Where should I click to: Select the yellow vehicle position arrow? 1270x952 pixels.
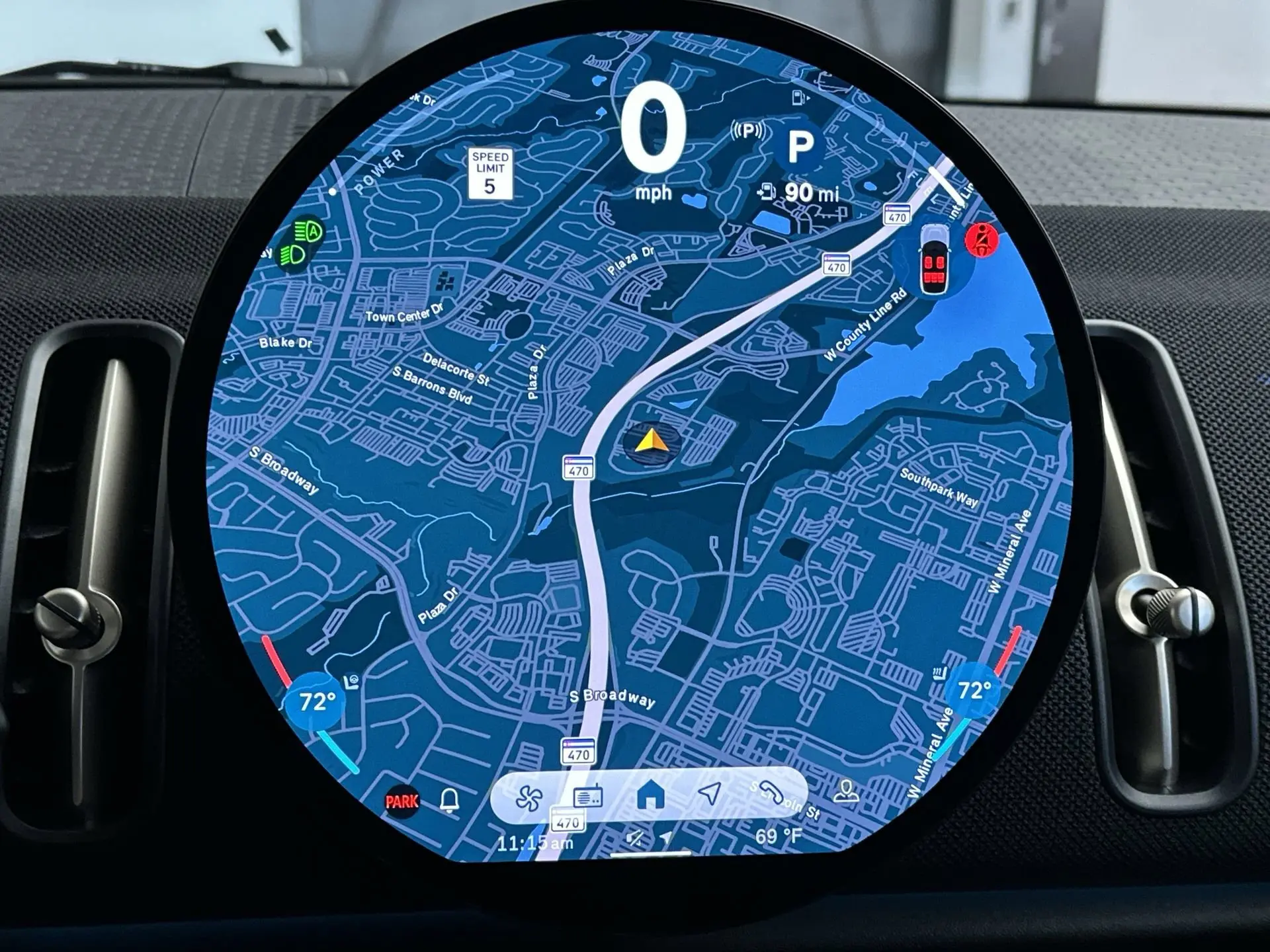[650, 442]
